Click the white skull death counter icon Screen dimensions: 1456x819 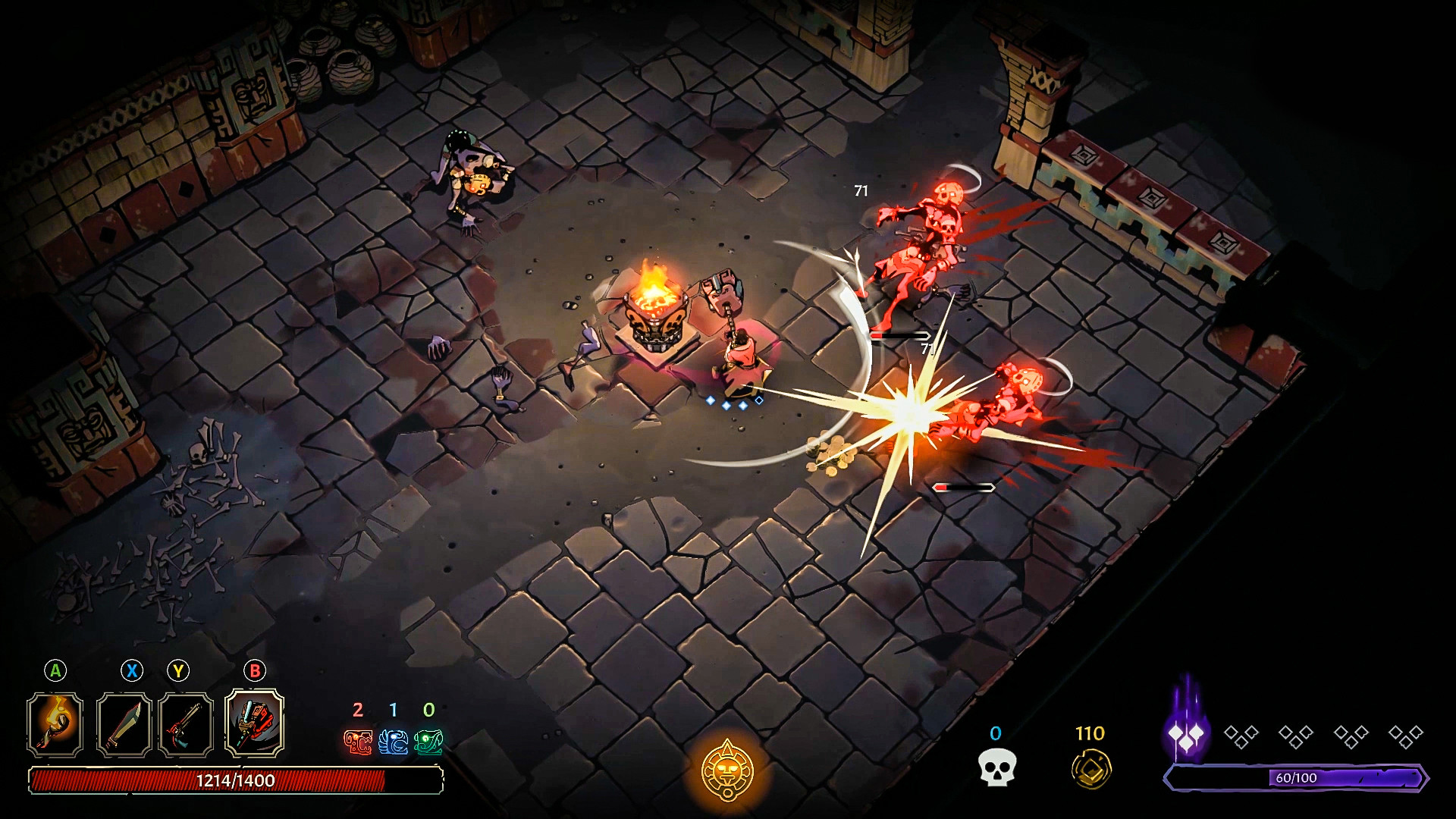tap(997, 767)
